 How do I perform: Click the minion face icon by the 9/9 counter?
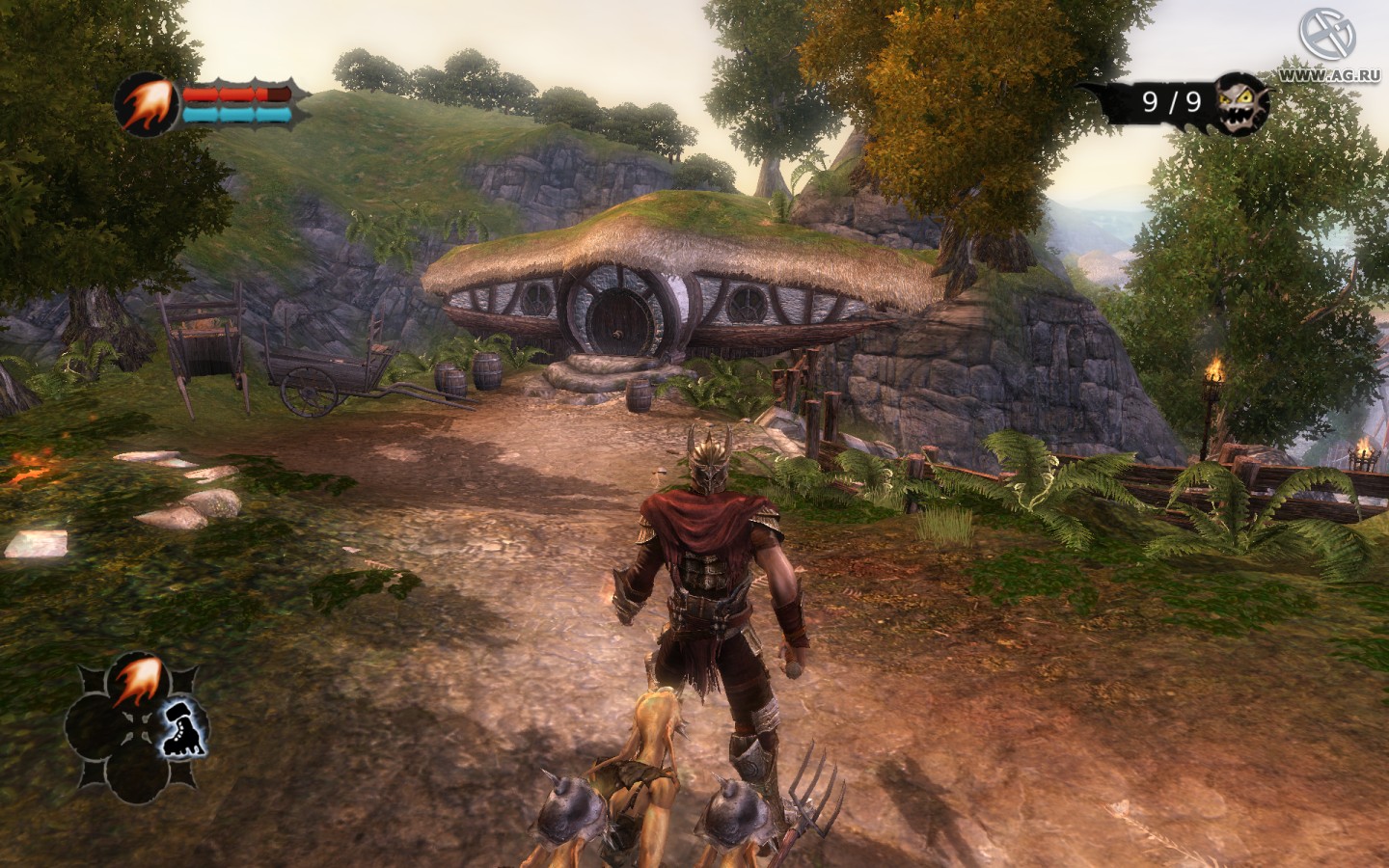(x=1239, y=102)
